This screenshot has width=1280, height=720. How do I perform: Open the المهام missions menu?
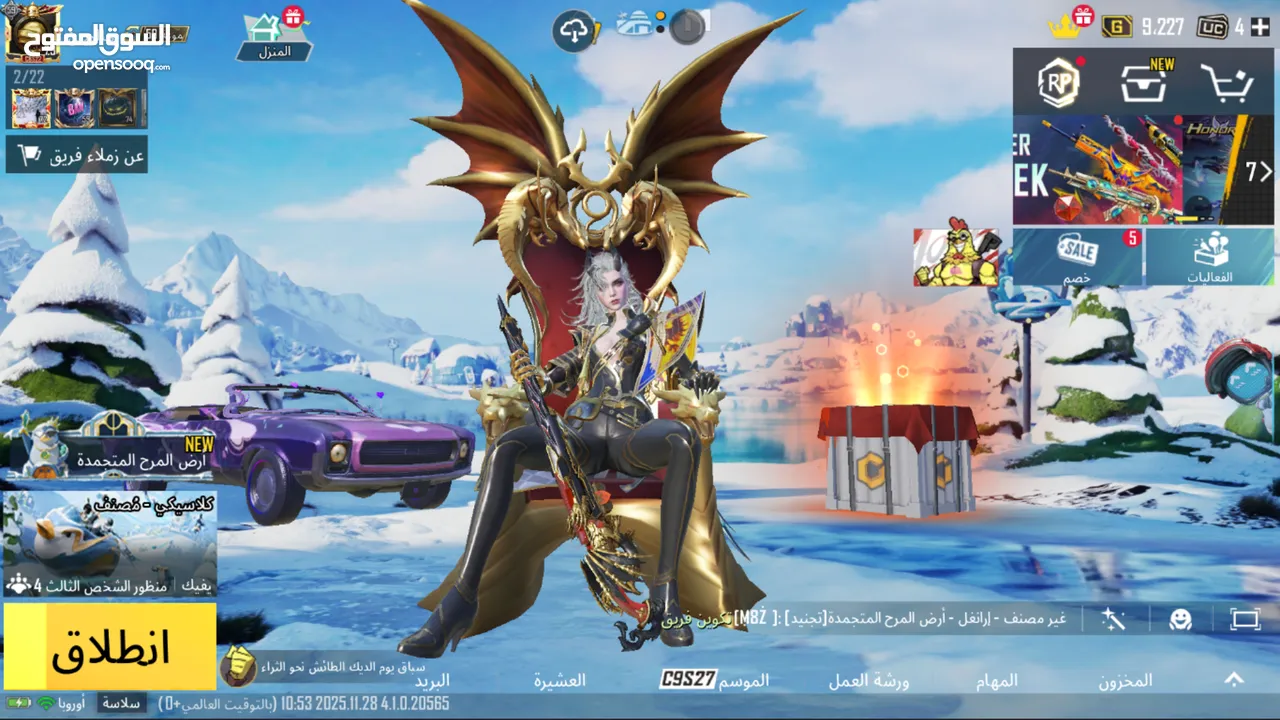(996, 680)
